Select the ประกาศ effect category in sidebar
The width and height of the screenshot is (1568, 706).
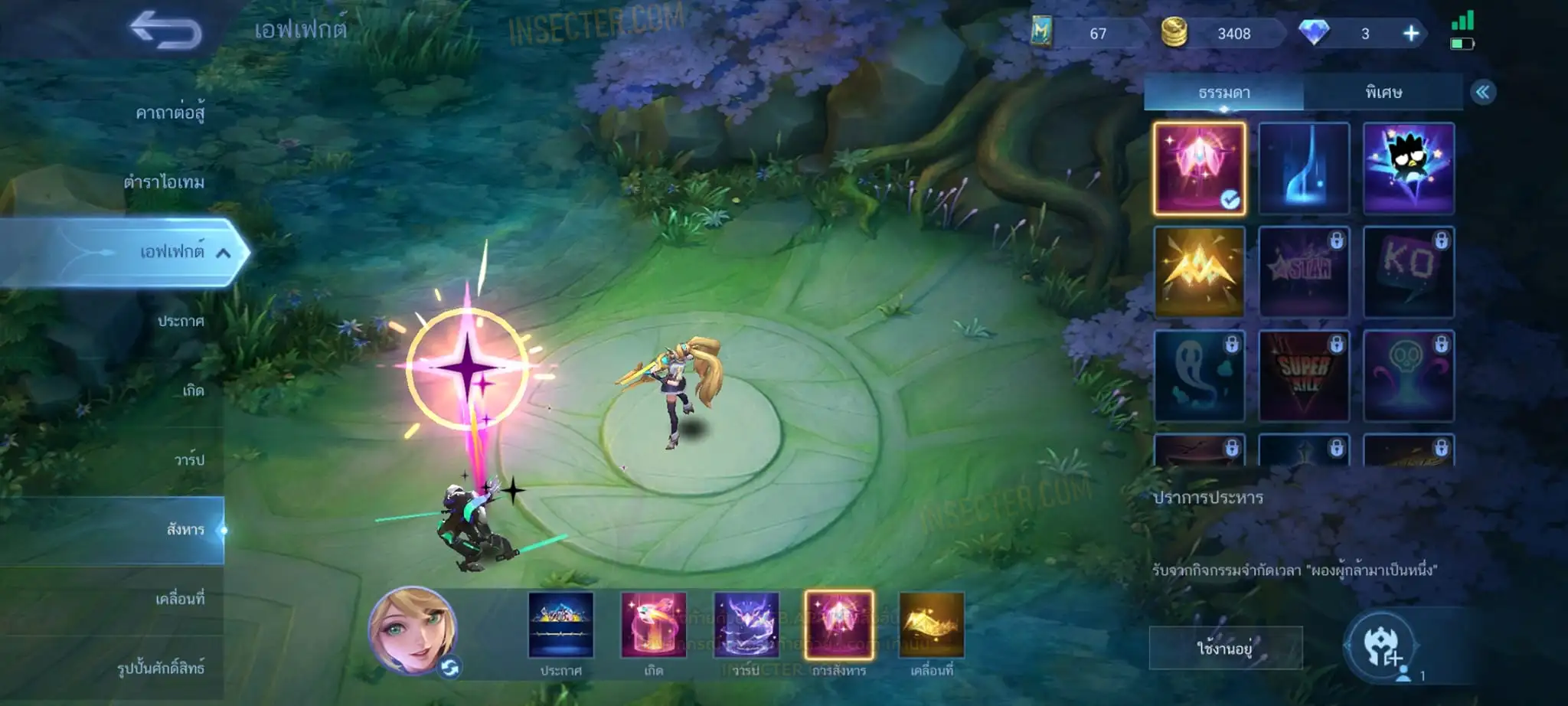(x=181, y=321)
